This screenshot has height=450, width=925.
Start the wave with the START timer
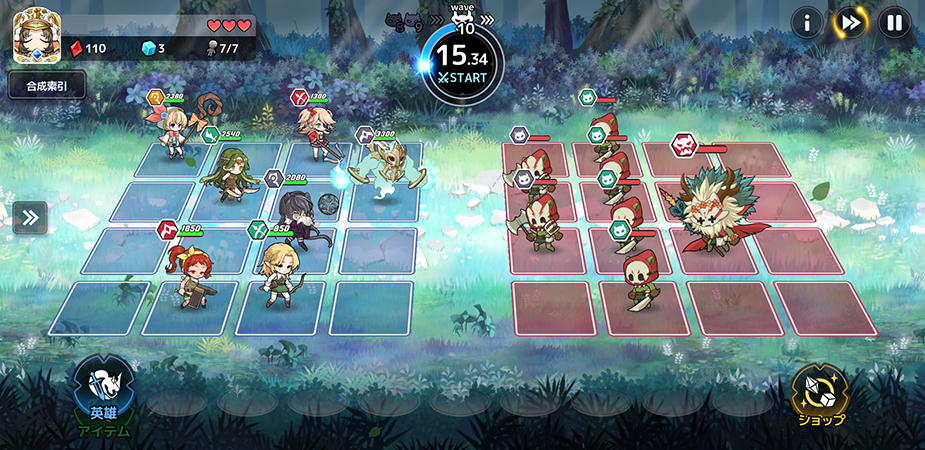click(x=462, y=62)
